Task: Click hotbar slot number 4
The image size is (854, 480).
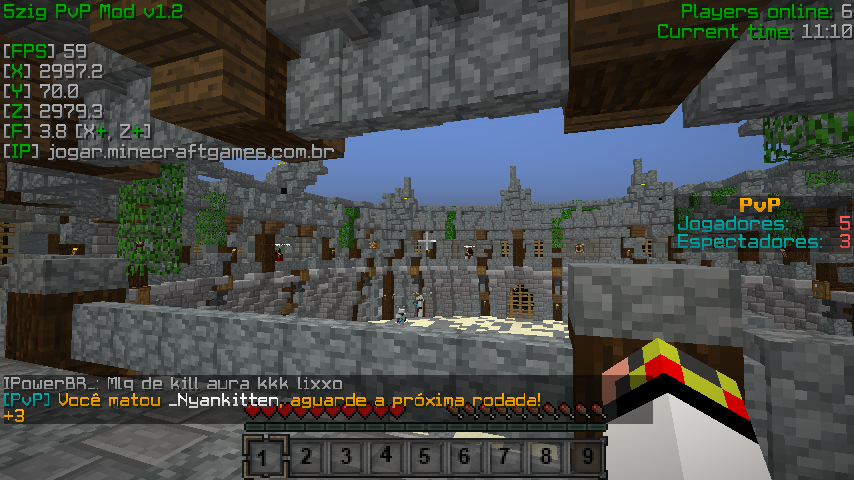Action: [x=386, y=458]
